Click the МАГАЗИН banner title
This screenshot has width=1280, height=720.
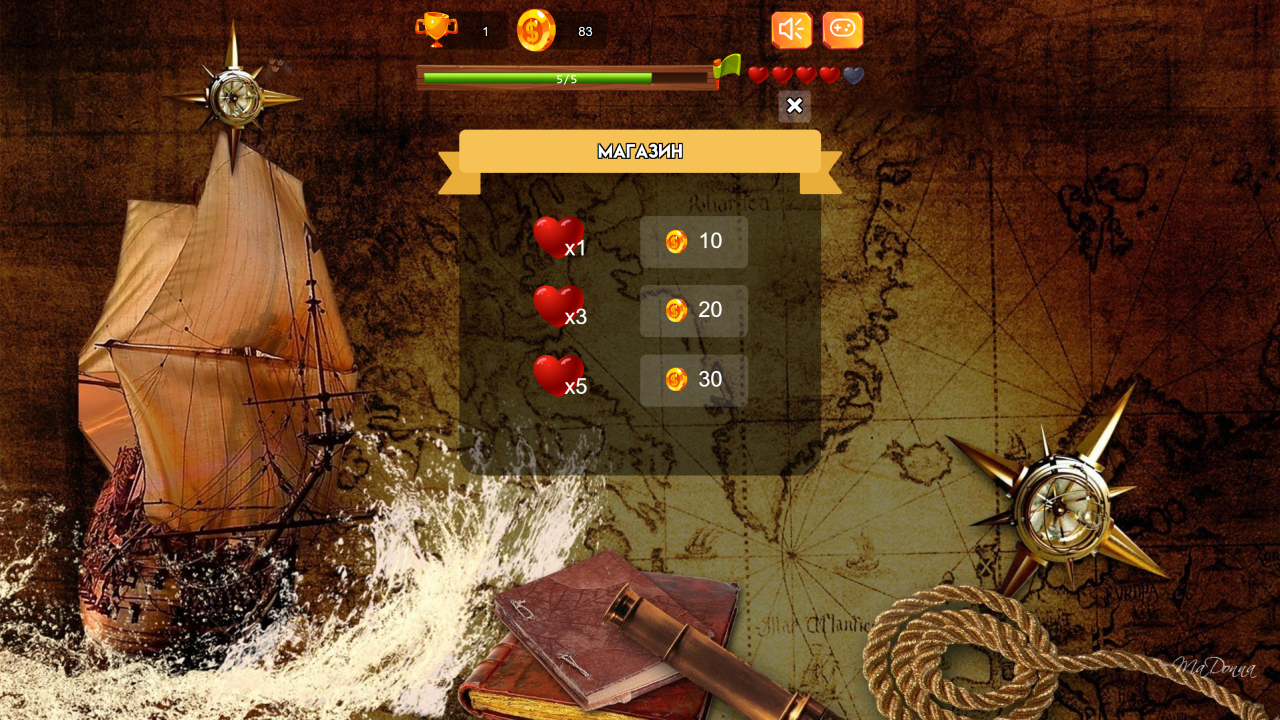[640, 151]
